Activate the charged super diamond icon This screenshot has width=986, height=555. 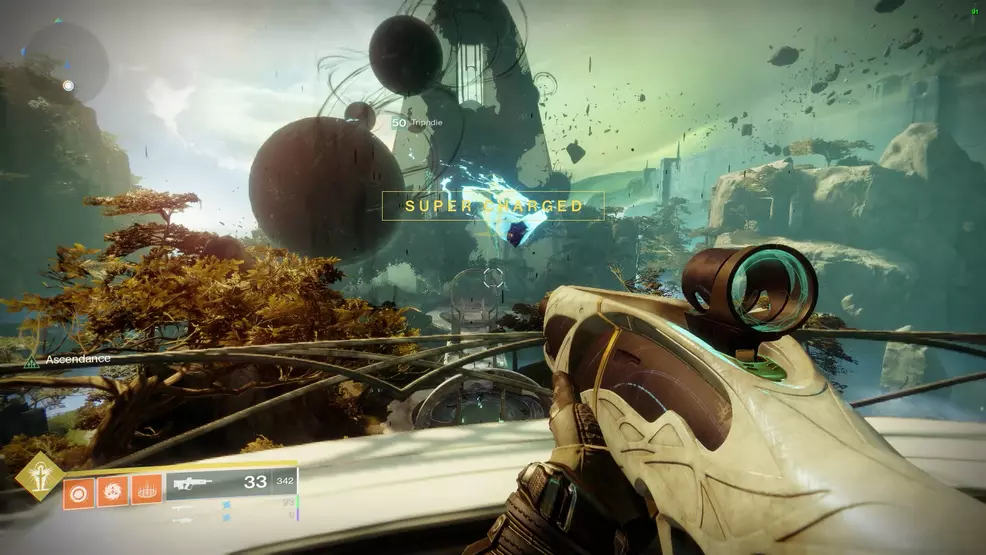pyautogui.click(x=39, y=476)
